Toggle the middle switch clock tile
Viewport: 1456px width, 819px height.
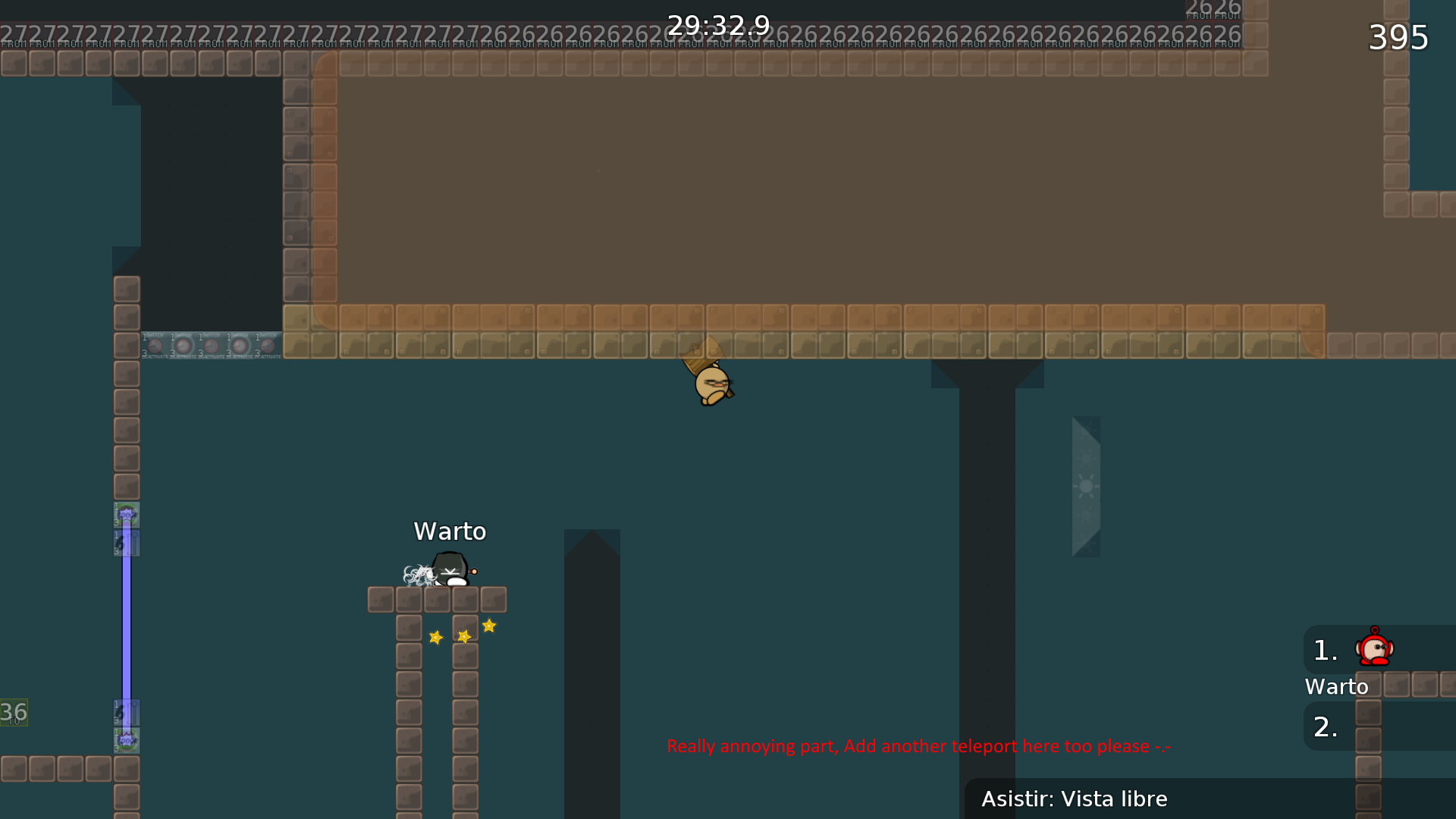coord(211,346)
